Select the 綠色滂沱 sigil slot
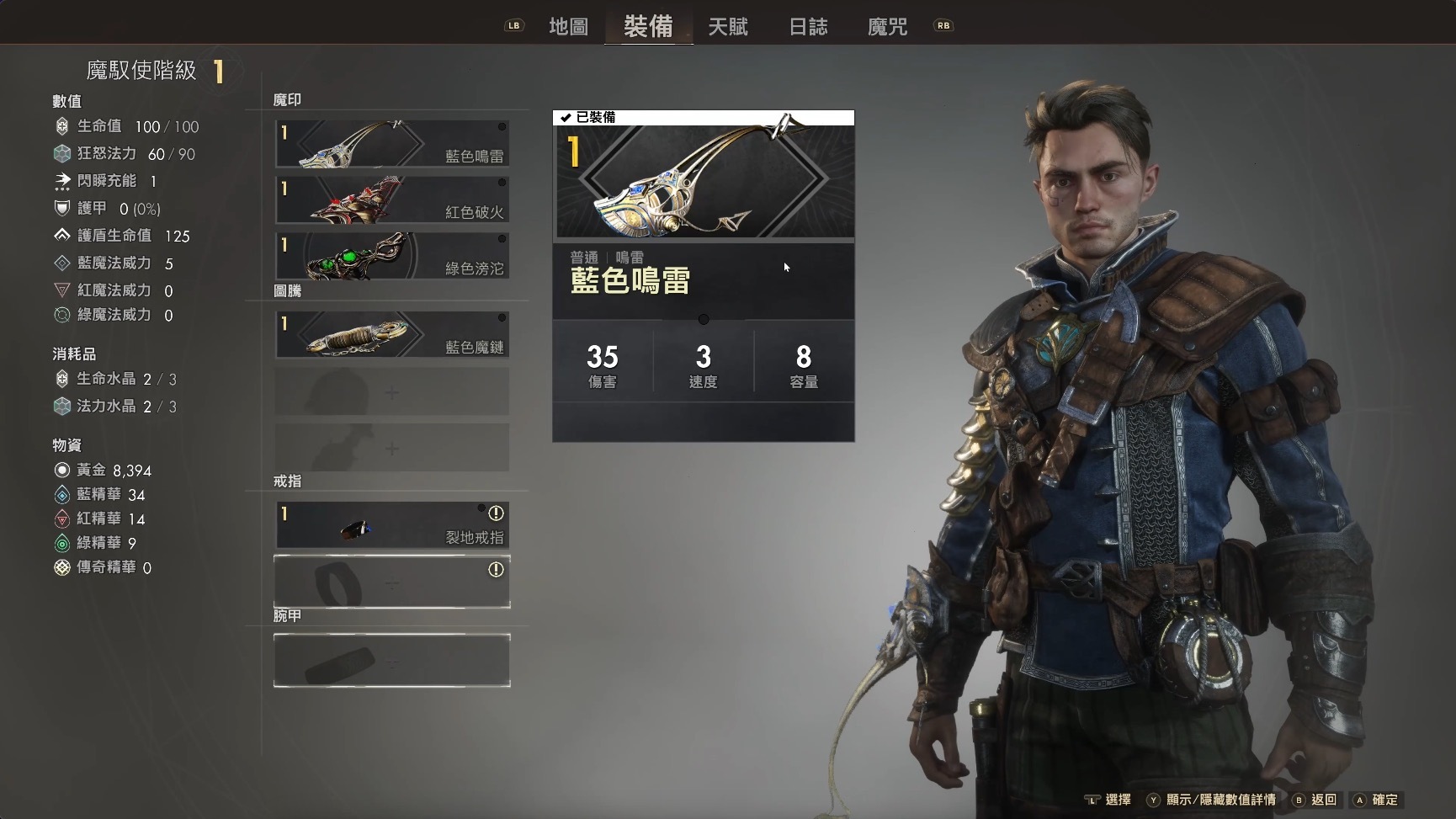Screen dimensions: 1456x819 [392, 256]
